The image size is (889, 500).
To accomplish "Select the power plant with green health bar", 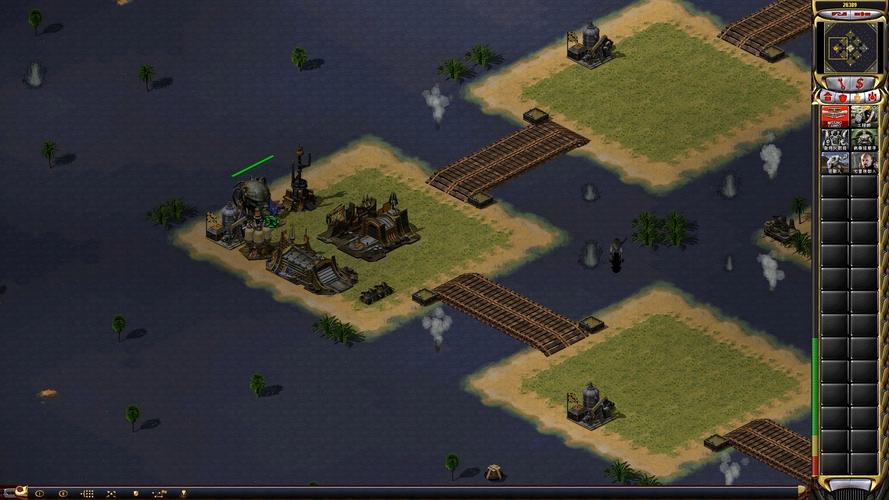I will (253, 194).
